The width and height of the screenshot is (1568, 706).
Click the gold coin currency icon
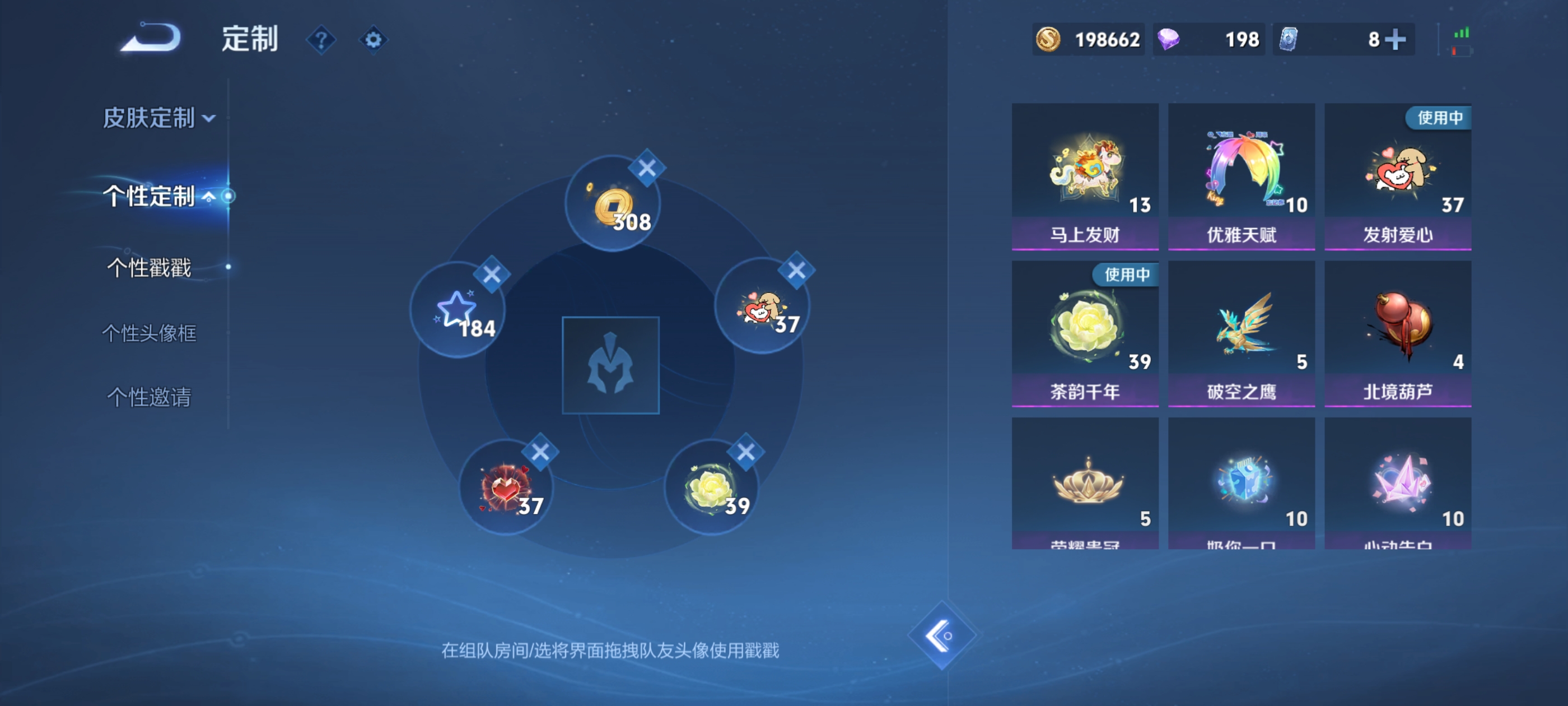pos(1049,39)
